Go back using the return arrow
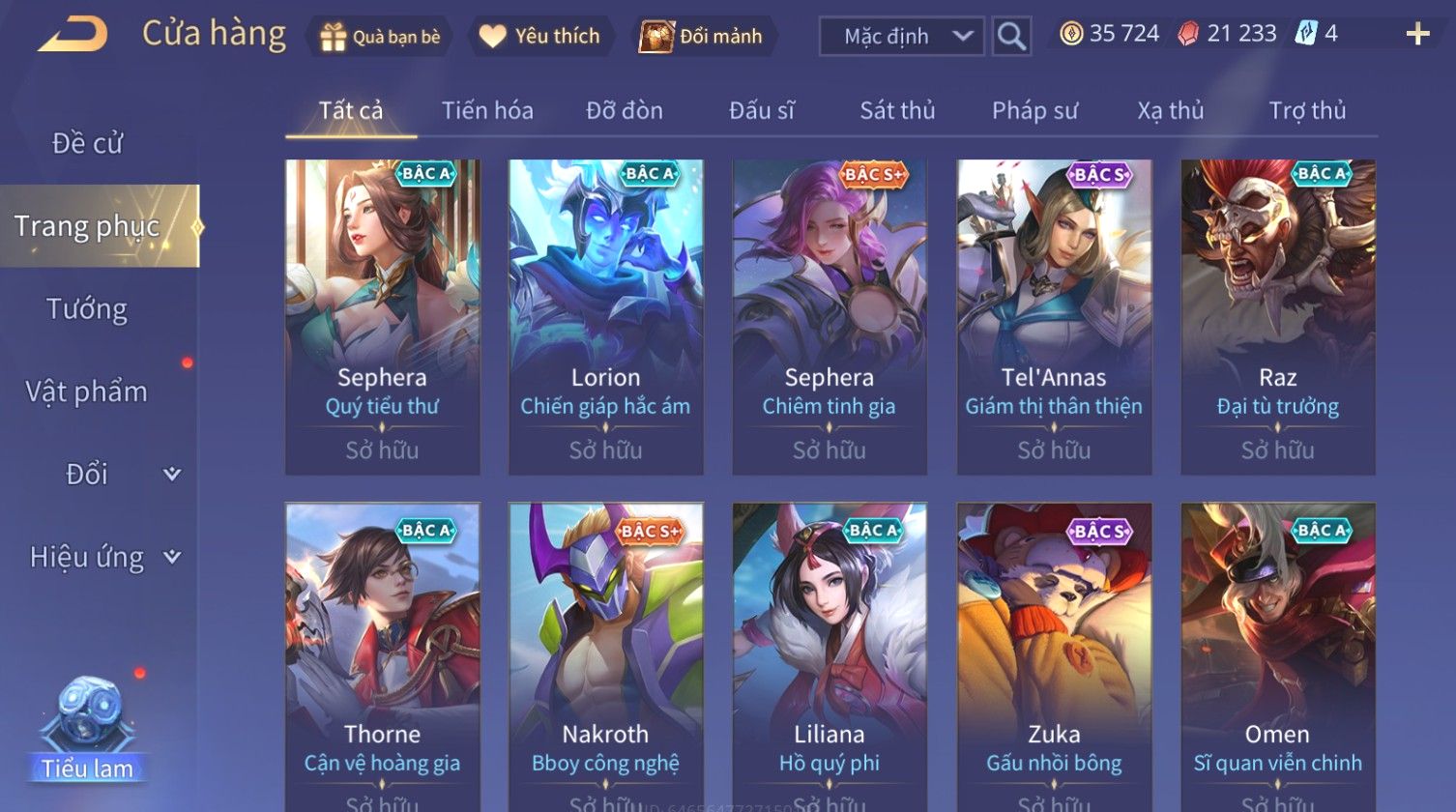The image size is (1456, 812). (73, 35)
